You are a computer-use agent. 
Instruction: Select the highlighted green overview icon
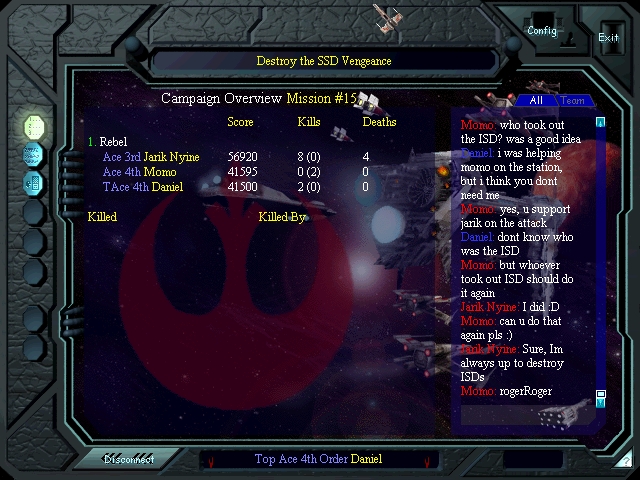[34, 126]
